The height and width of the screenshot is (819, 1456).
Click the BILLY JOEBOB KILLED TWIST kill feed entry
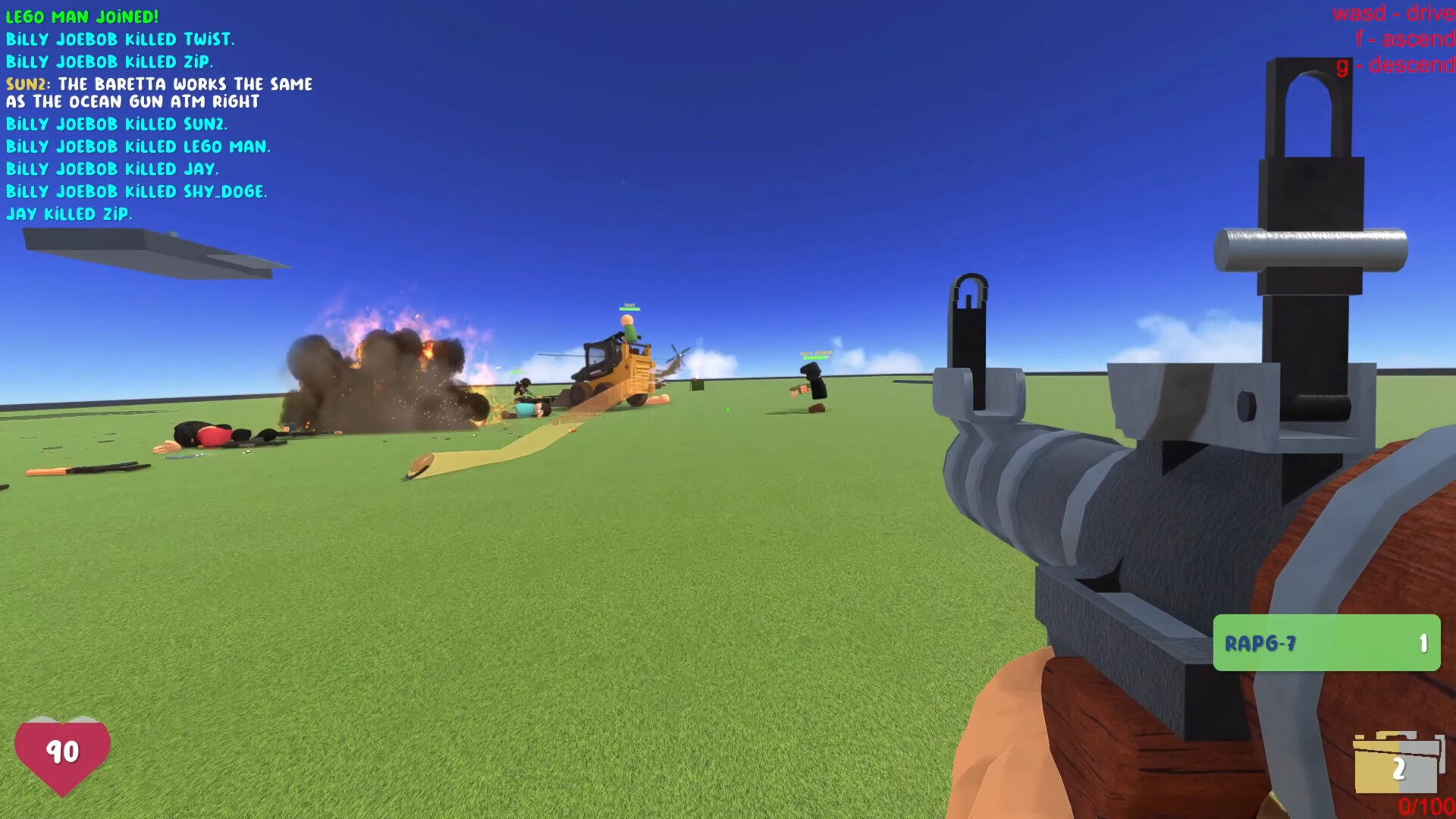click(120, 39)
